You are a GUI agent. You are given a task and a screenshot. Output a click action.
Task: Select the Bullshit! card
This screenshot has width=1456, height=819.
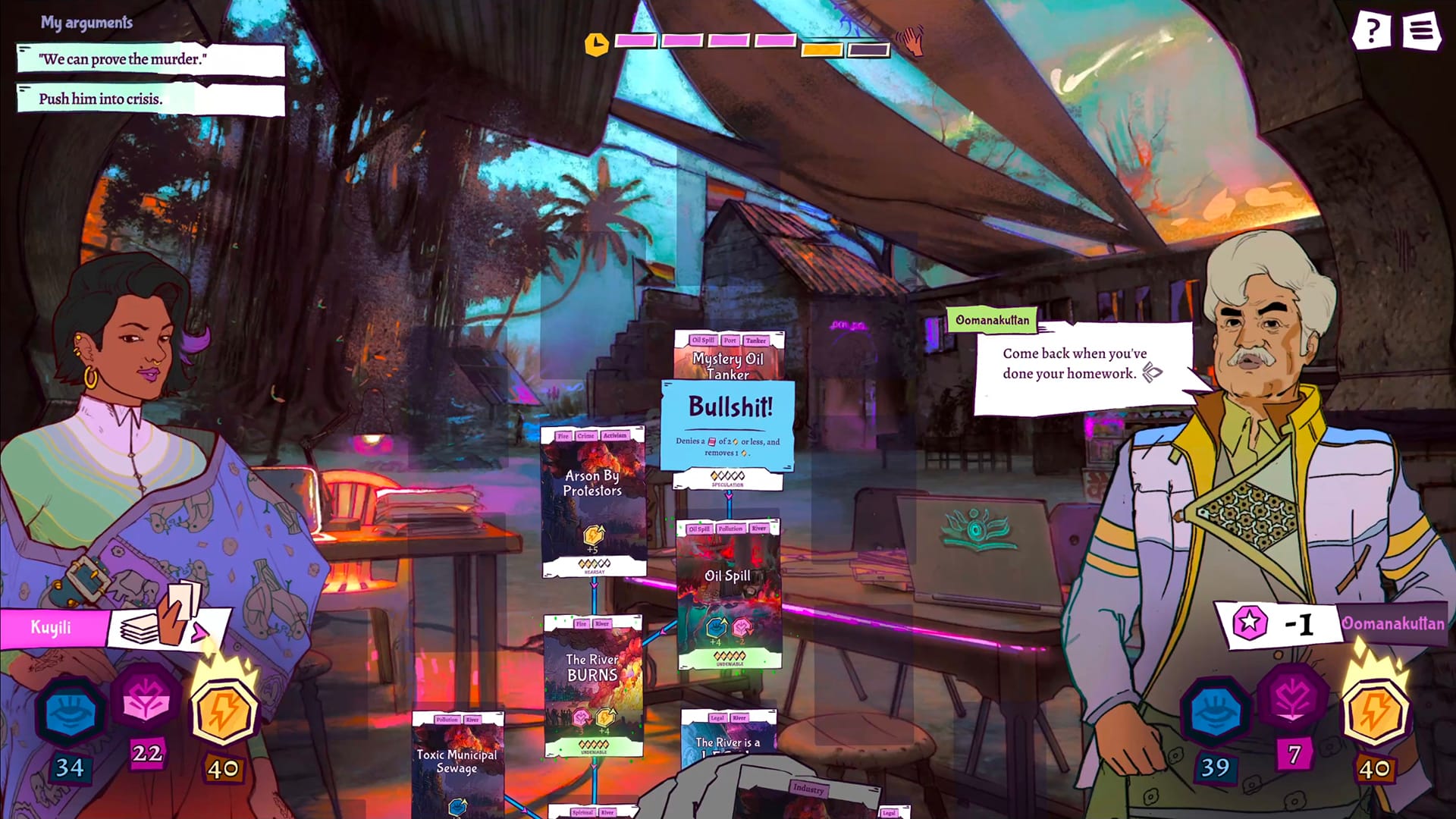click(x=728, y=425)
